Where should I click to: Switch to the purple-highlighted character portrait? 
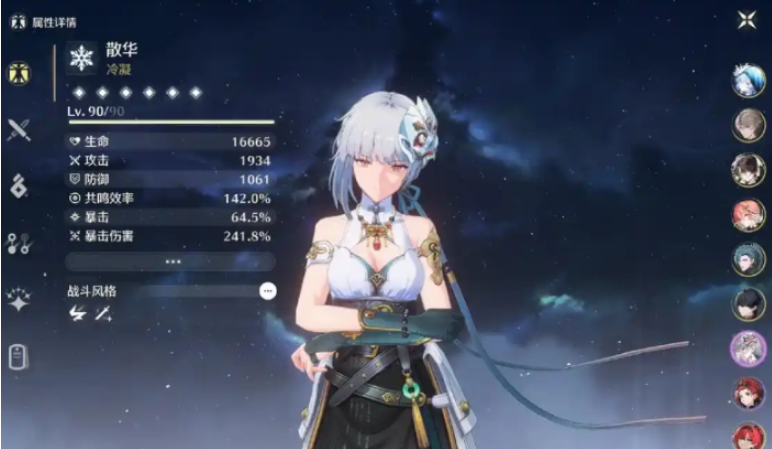(x=748, y=347)
